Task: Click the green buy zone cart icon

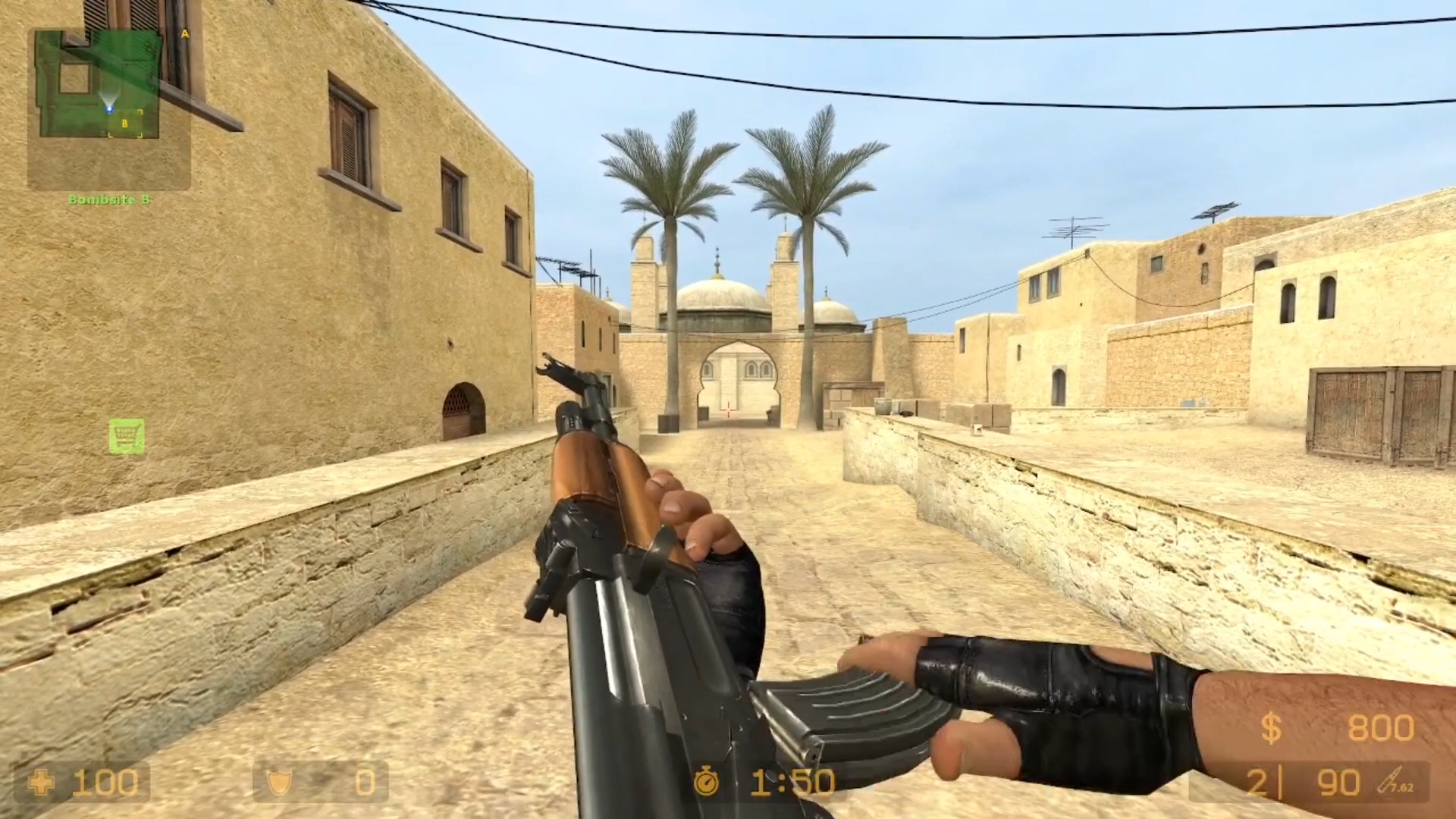Action: [127, 438]
